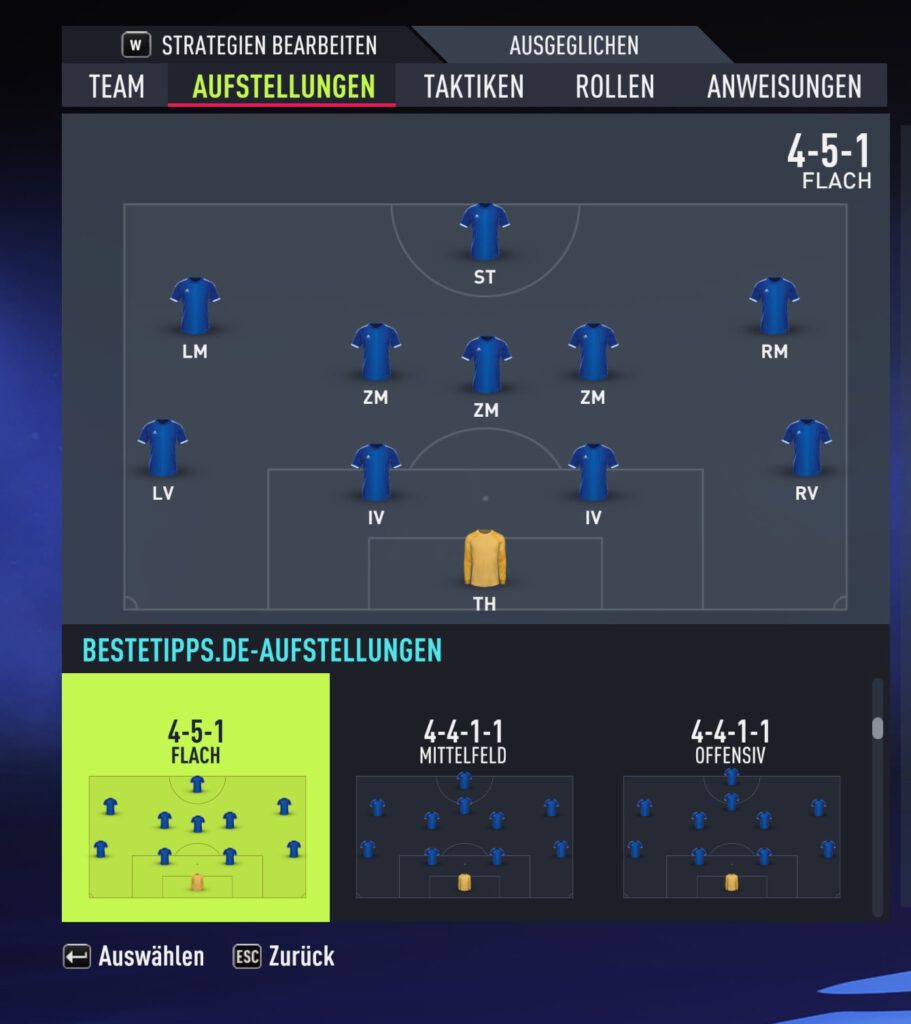The height and width of the screenshot is (1024, 911).
Task: Pick the 4-4-1-1 Offensiv formation tile
Action: 730,797
